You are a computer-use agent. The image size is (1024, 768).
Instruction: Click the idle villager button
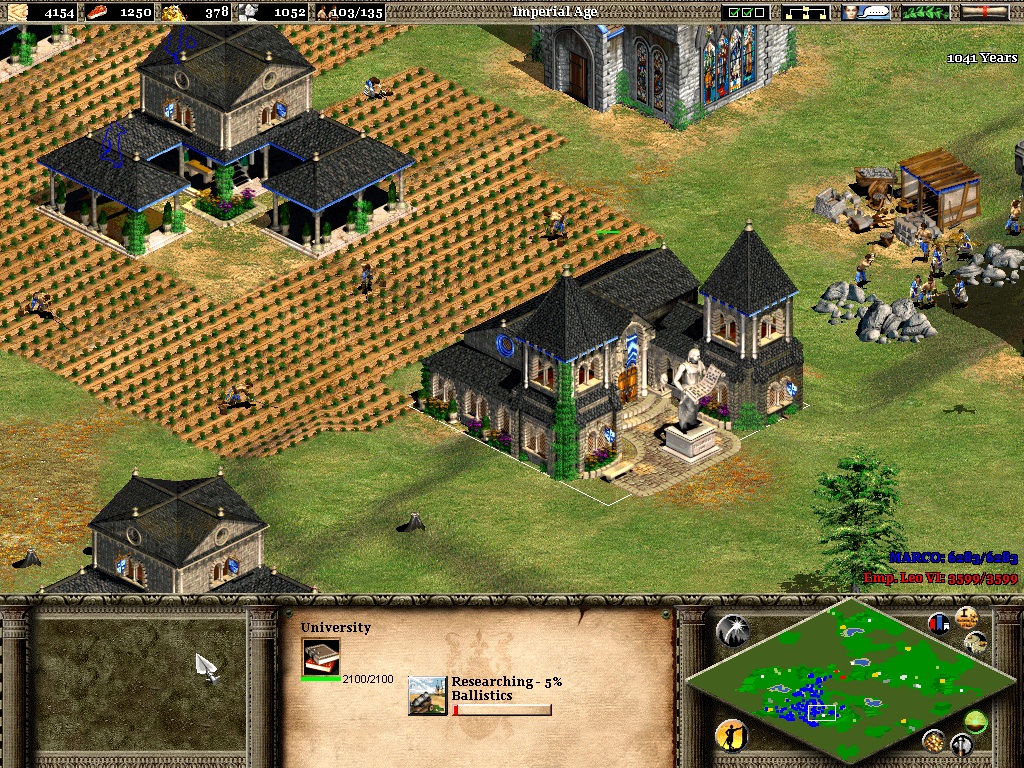pyautogui.click(x=731, y=736)
